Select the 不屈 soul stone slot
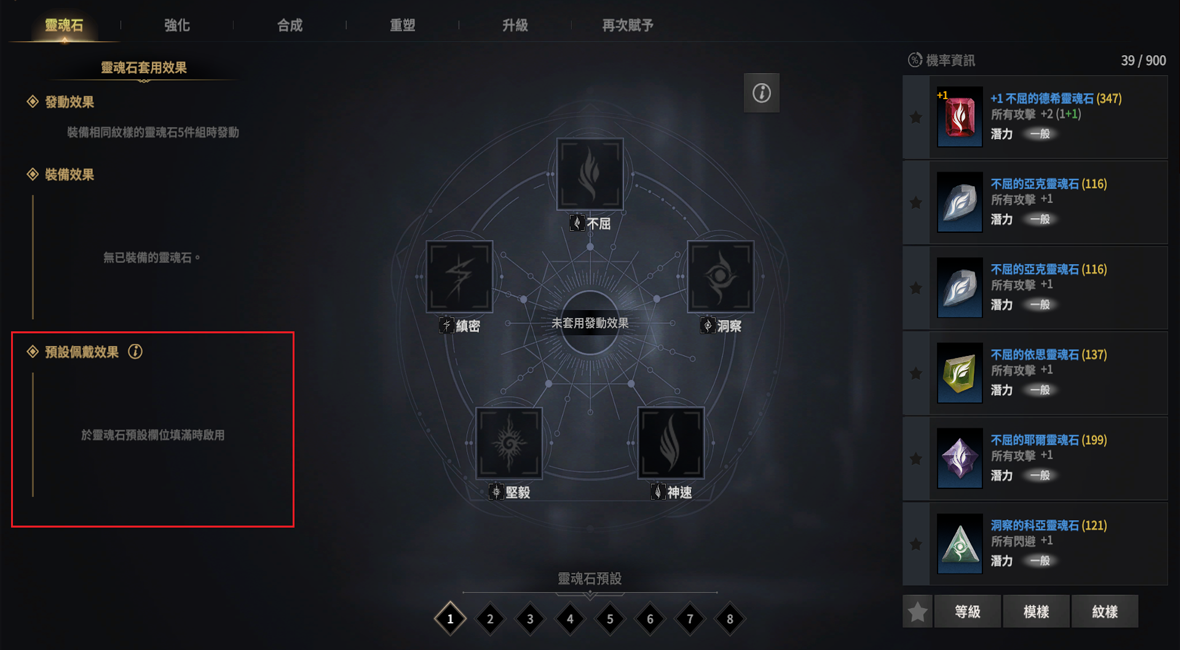This screenshot has height=650, width=1180. click(590, 175)
